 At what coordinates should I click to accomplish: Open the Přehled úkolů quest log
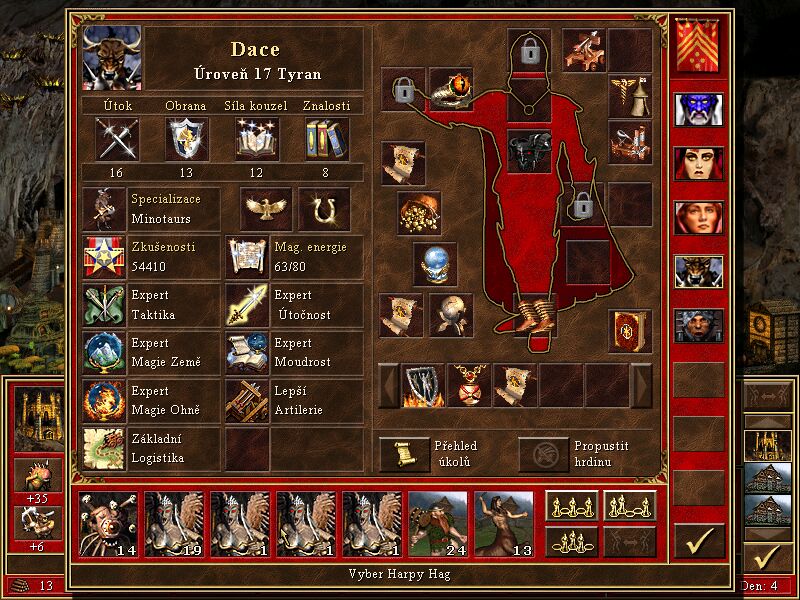(x=402, y=454)
